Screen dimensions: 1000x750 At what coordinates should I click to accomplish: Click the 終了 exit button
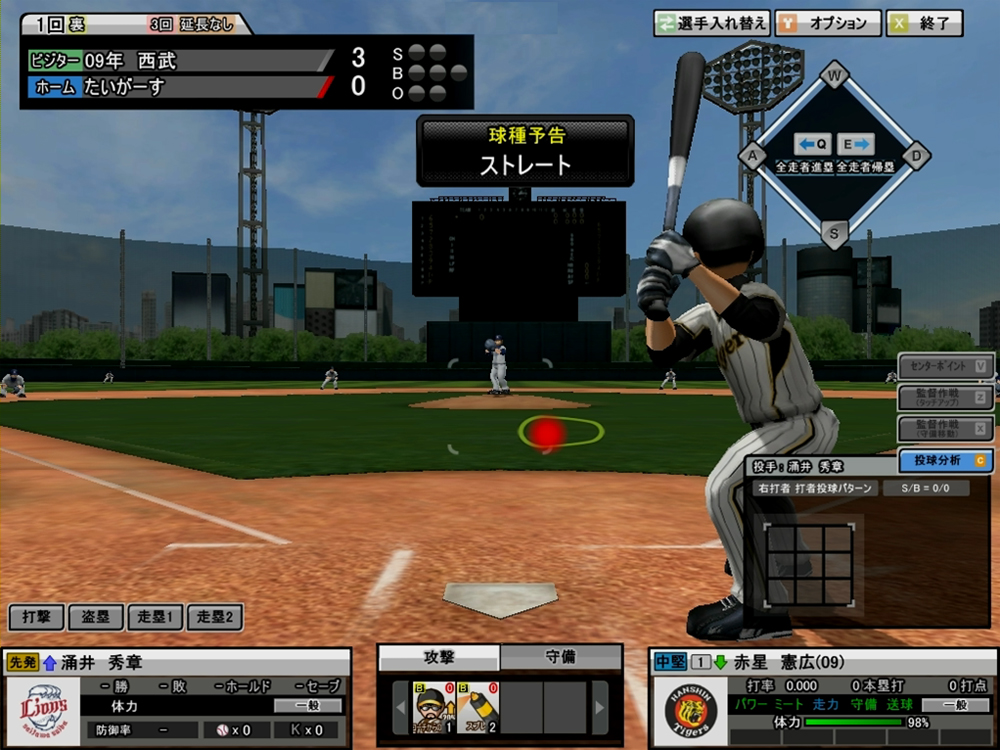[x=924, y=23]
